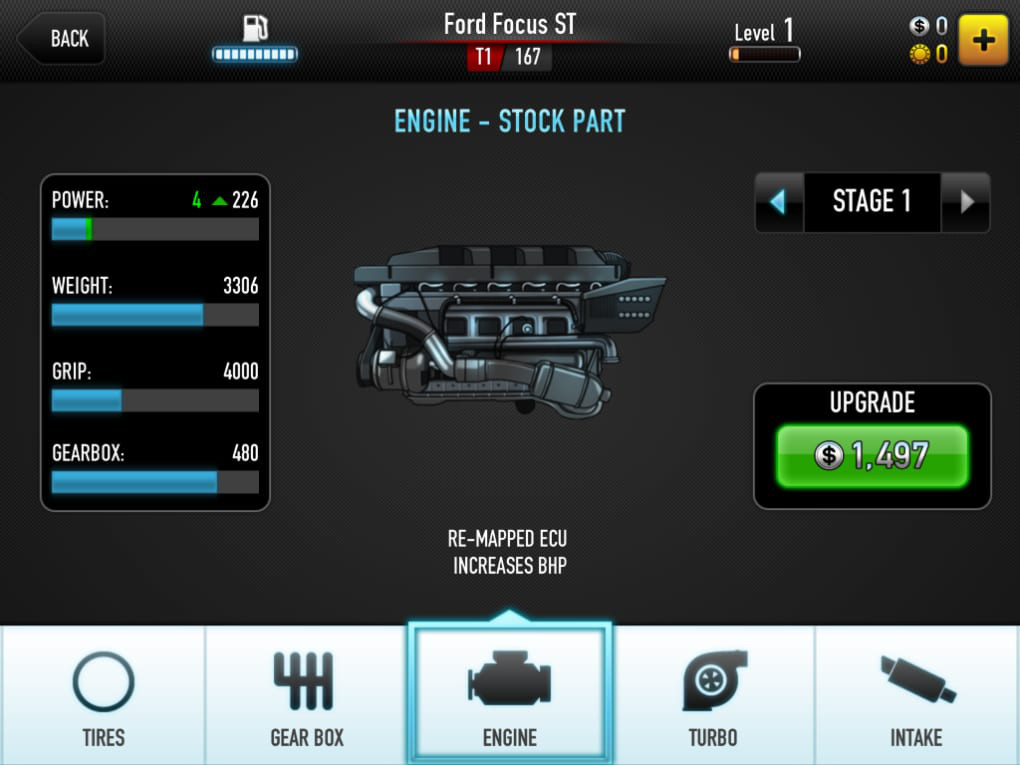Choose the Turbo upgrade category
Image resolution: width=1020 pixels, height=765 pixels.
[713, 697]
